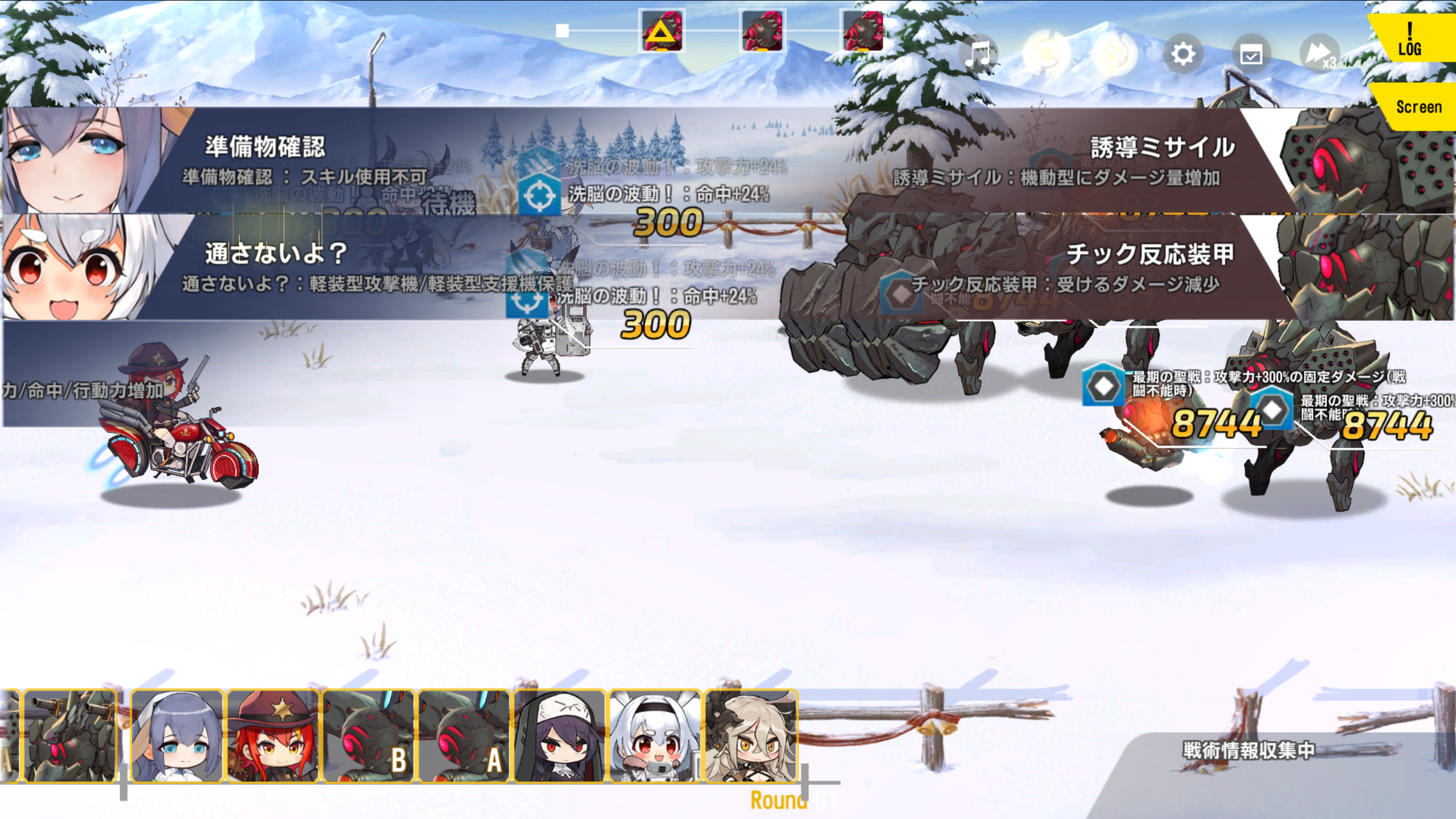Tap the 誘導ミサイル enemy skill banner

pyautogui.click(x=1081, y=162)
